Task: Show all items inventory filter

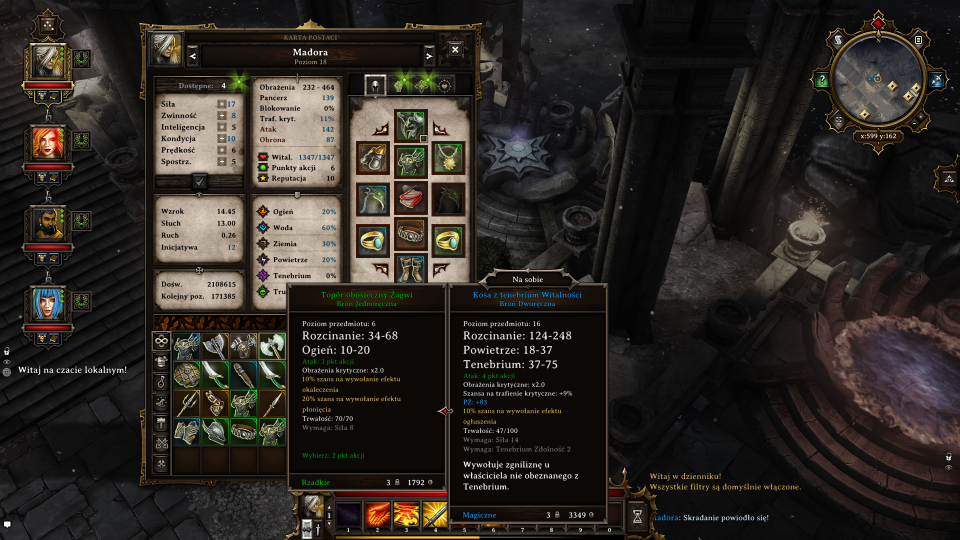Action: coord(159,341)
